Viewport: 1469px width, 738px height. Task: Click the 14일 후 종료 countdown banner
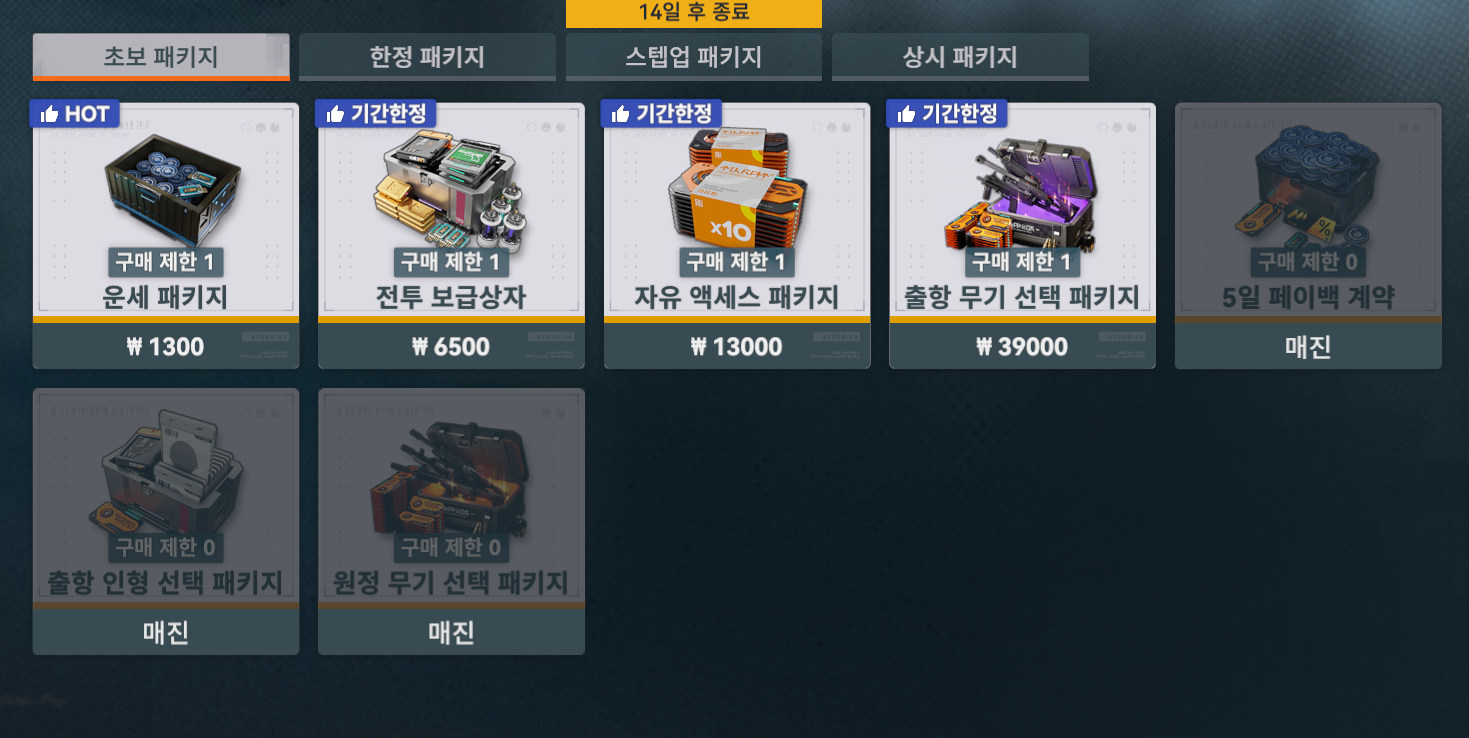tap(694, 12)
